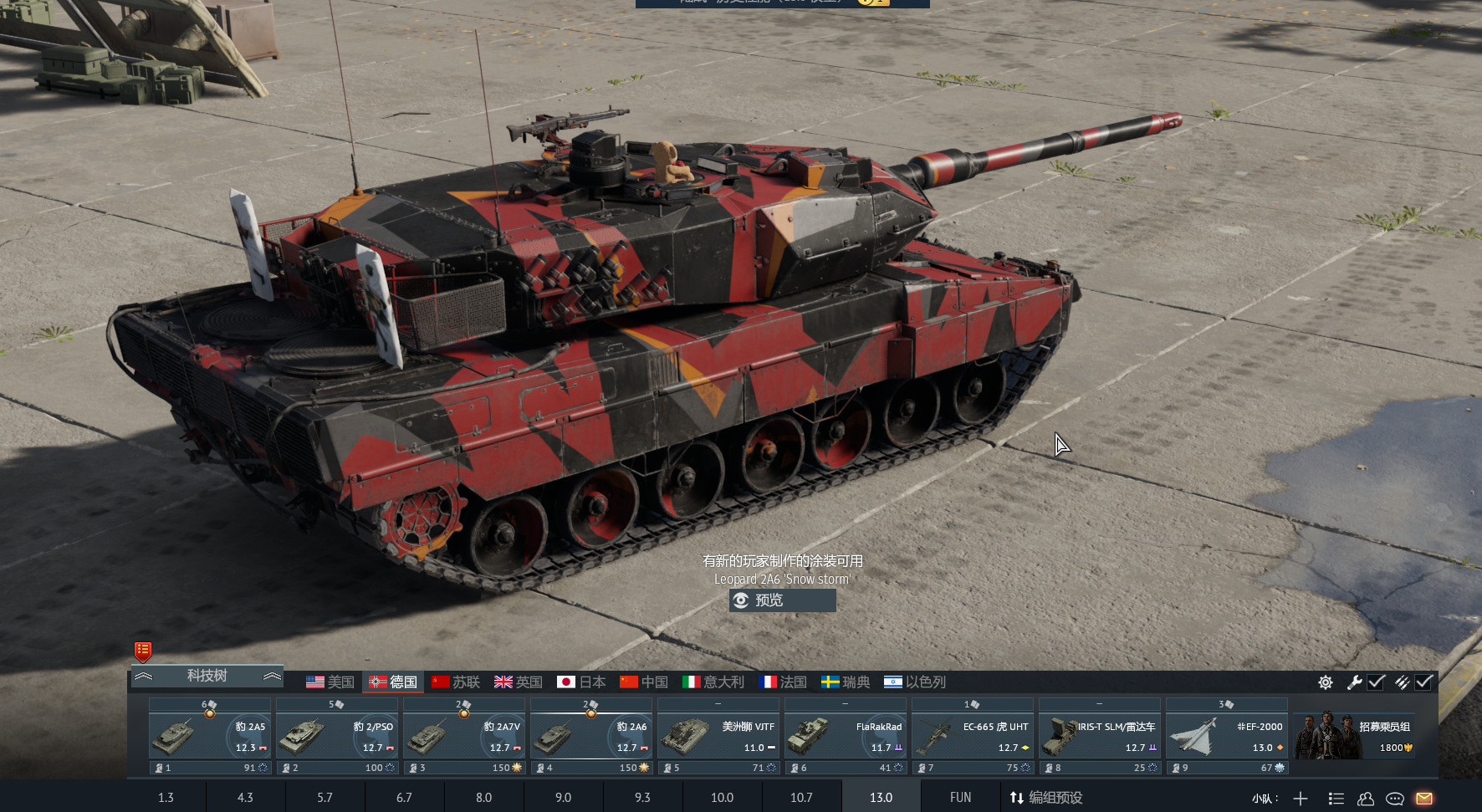The image size is (1482, 812).
Task: Choose the EC-665 虎 UHT helicopter slot
Action: [973, 737]
